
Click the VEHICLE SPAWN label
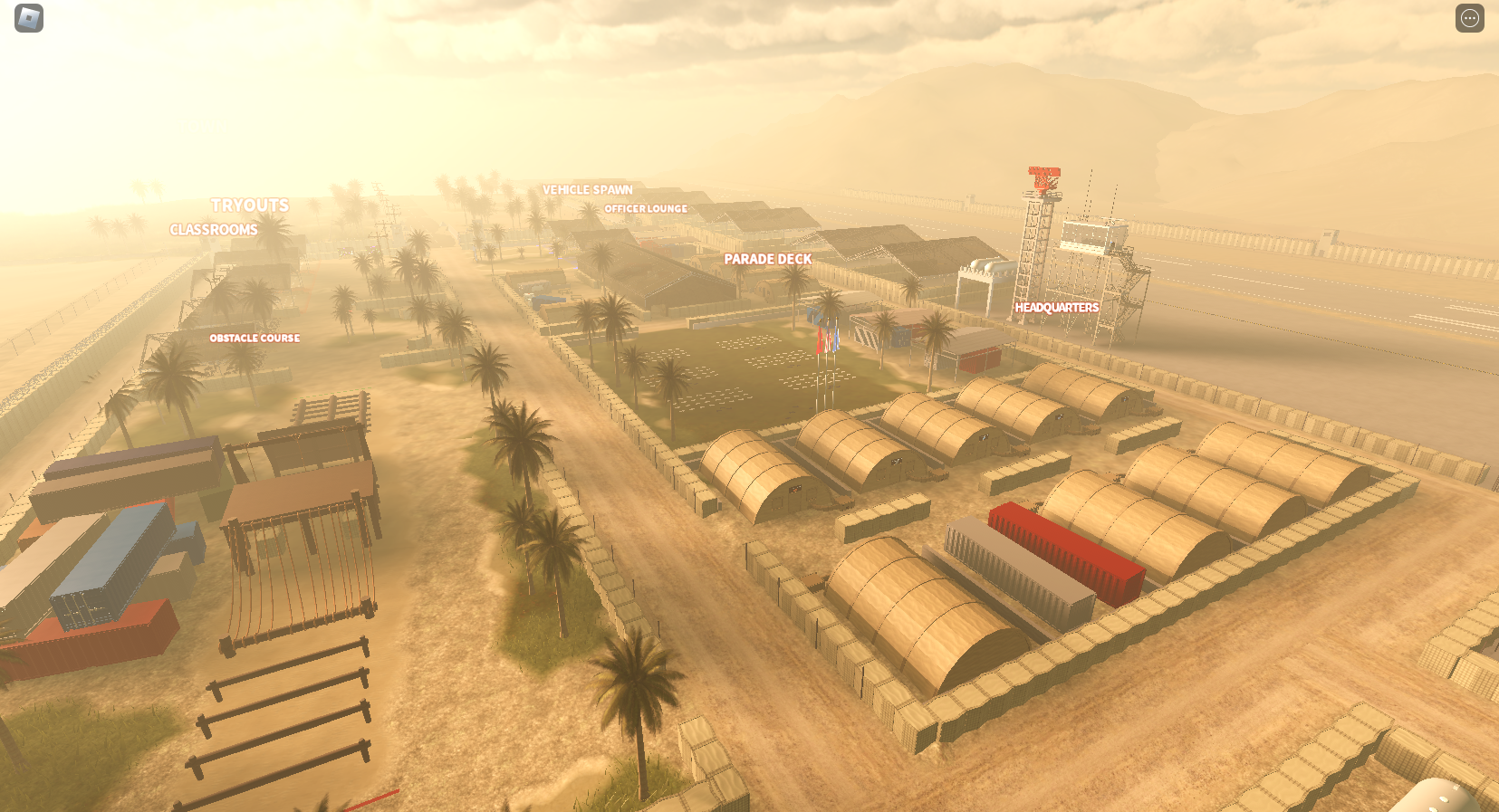coord(586,189)
